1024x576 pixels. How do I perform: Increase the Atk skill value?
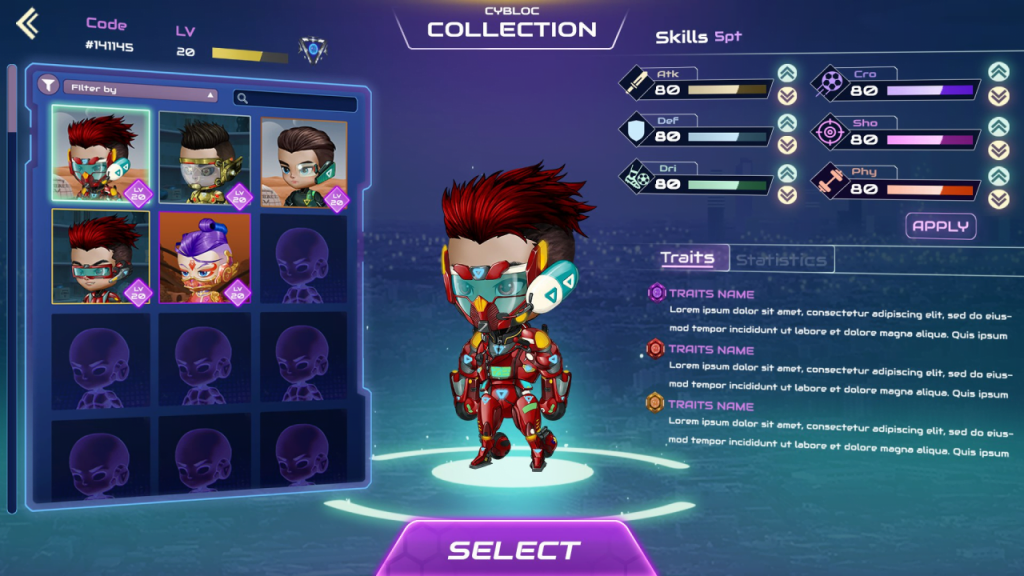(x=787, y=73)
